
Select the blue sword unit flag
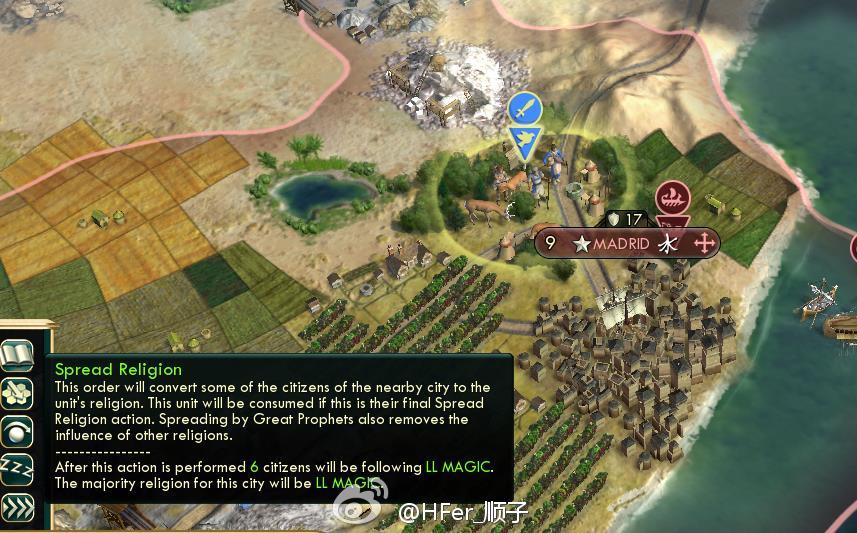click(x=524, y=109)
